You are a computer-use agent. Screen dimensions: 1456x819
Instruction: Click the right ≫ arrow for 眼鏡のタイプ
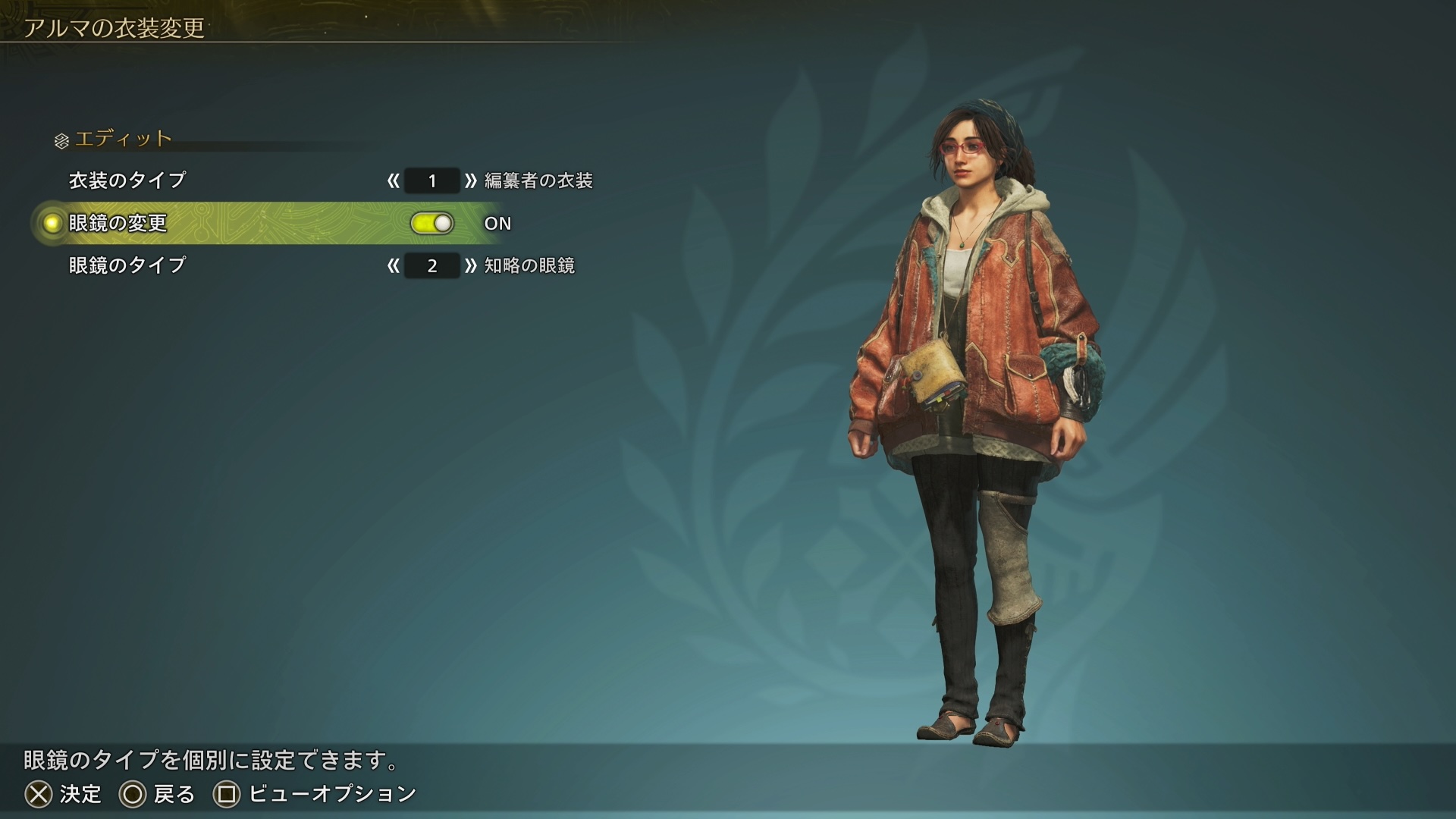(470, 265)
